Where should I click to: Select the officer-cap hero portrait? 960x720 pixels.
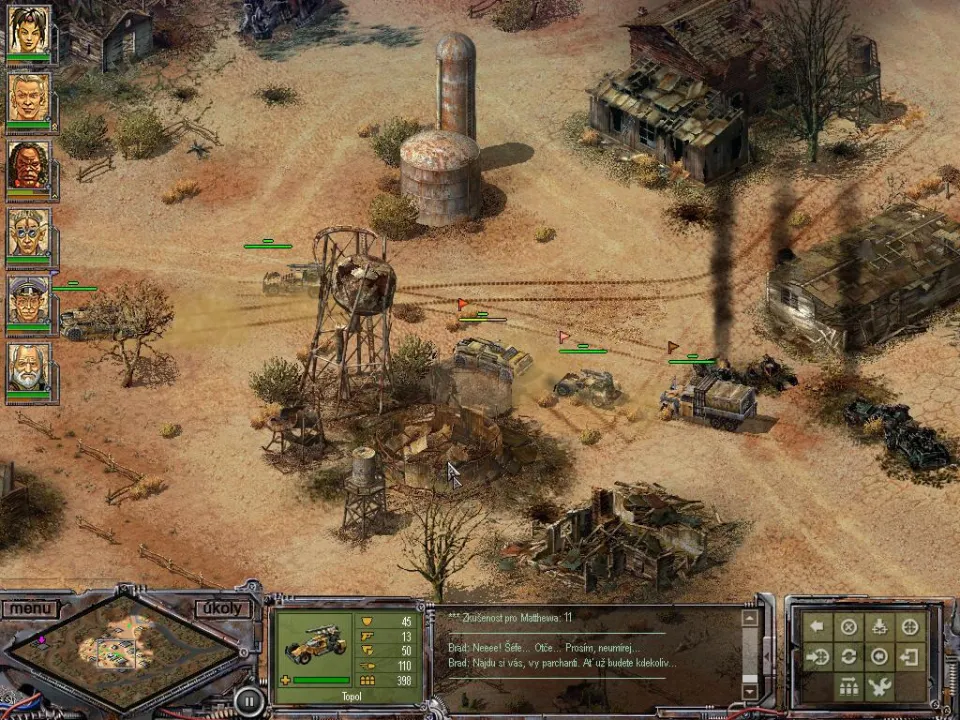tap(28, 299)
